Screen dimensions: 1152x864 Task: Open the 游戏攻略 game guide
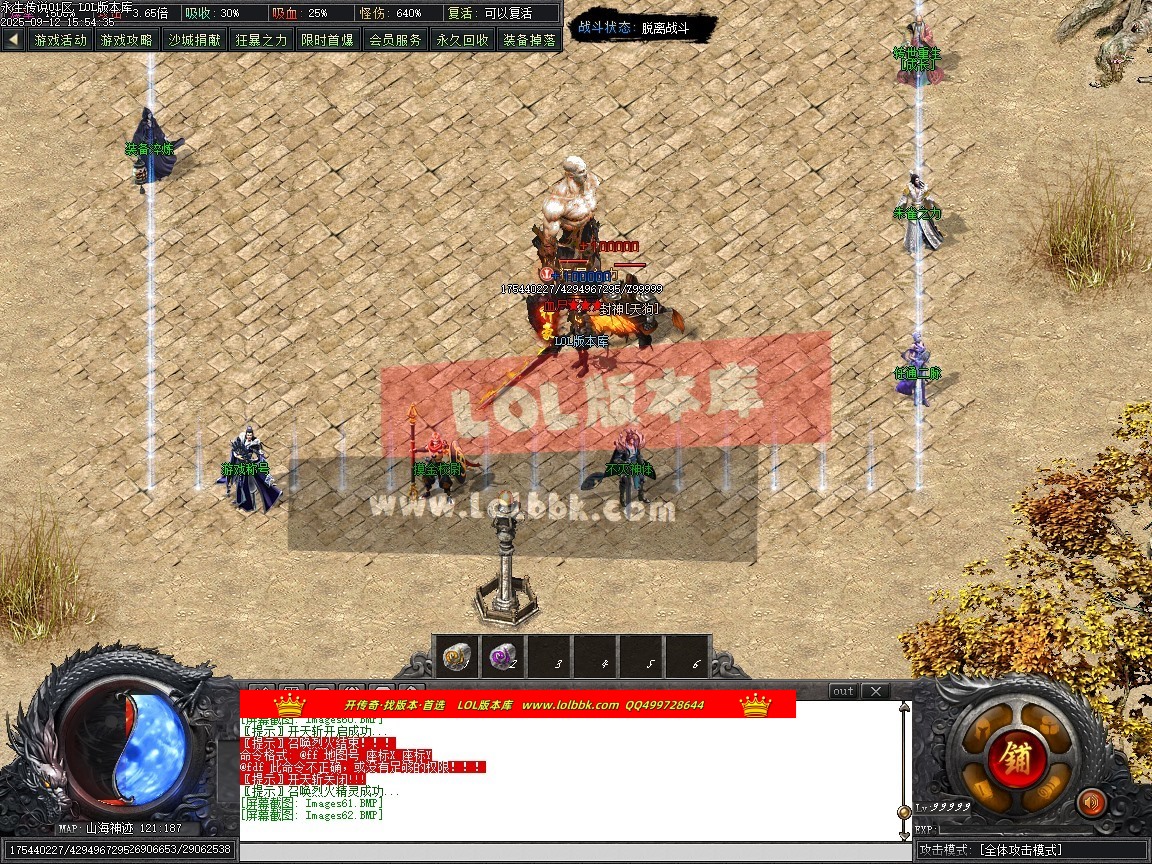(128, 40)
